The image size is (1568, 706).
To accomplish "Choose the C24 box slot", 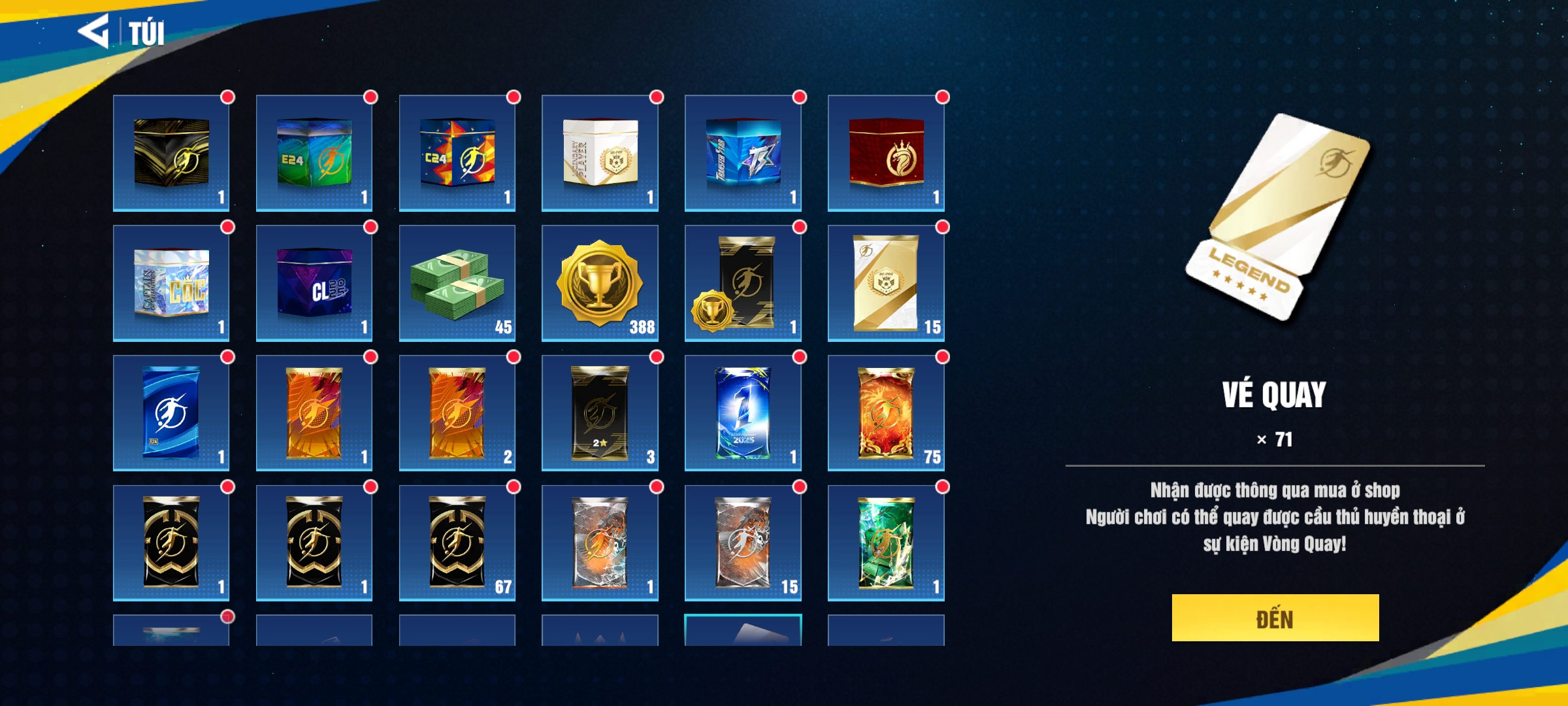I will tap(457, 153).
